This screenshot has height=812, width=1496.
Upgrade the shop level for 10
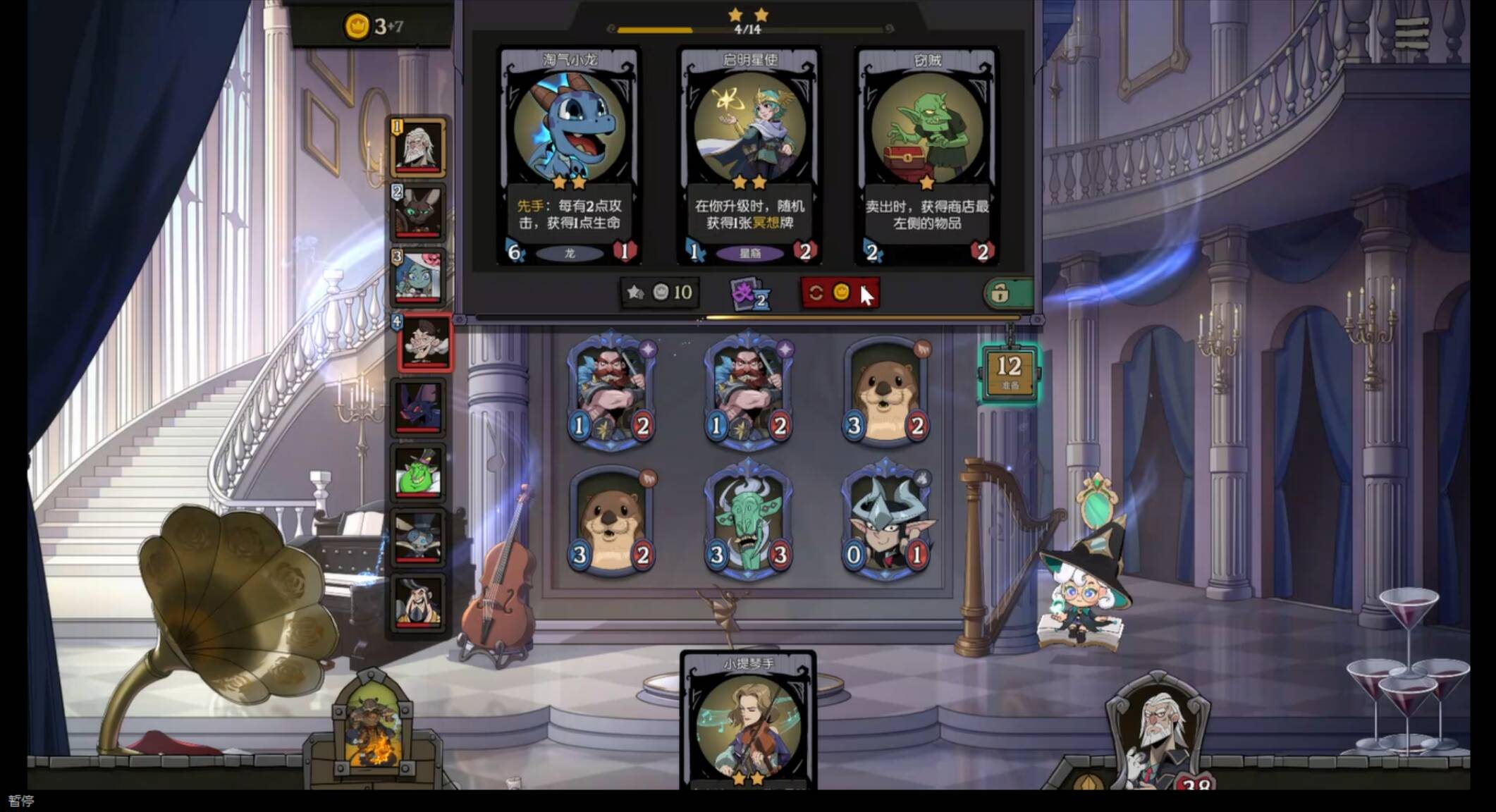[660, 293]
